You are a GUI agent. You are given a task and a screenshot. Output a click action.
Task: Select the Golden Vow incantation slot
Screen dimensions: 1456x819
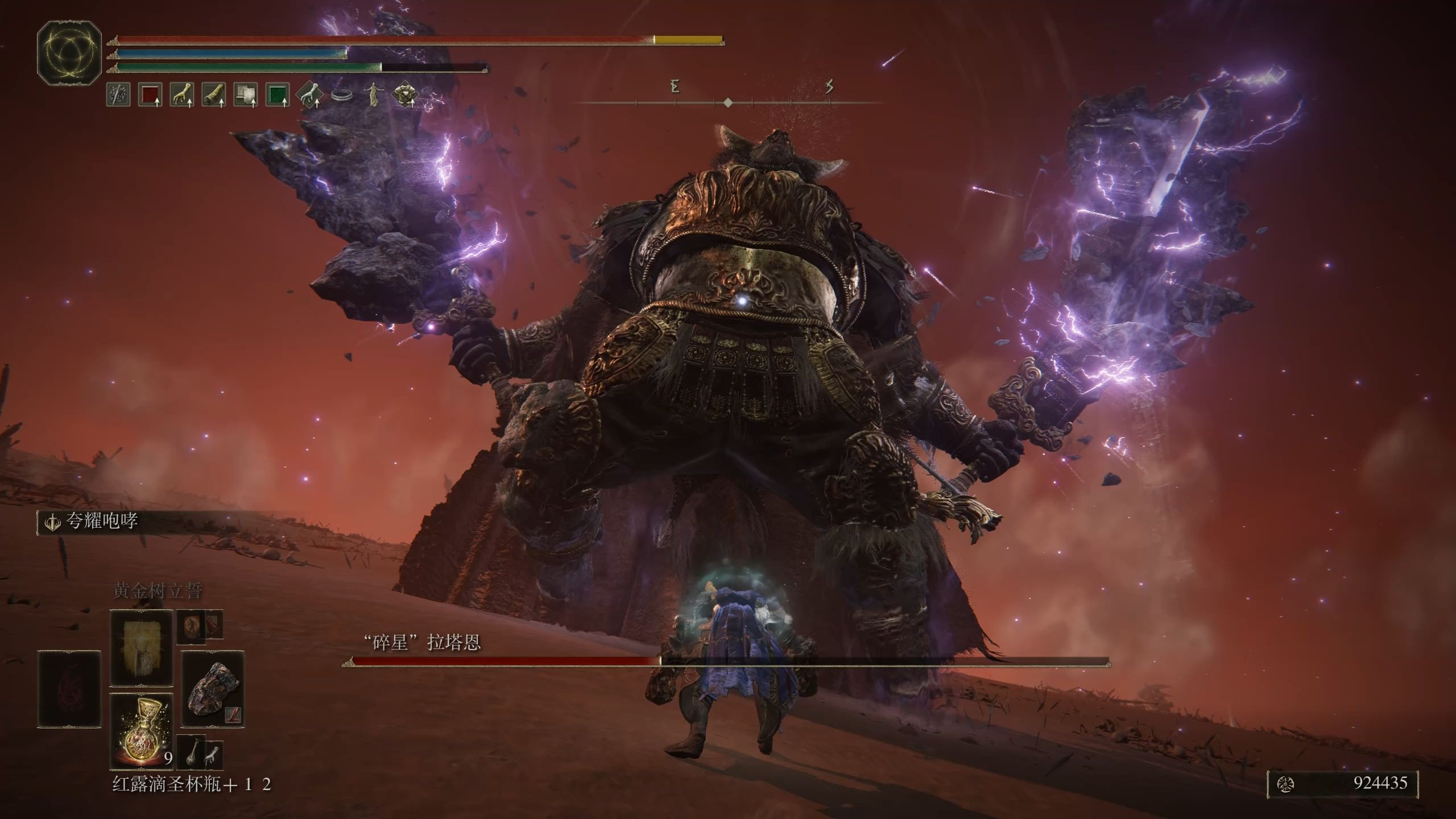[x=141, y=648]
